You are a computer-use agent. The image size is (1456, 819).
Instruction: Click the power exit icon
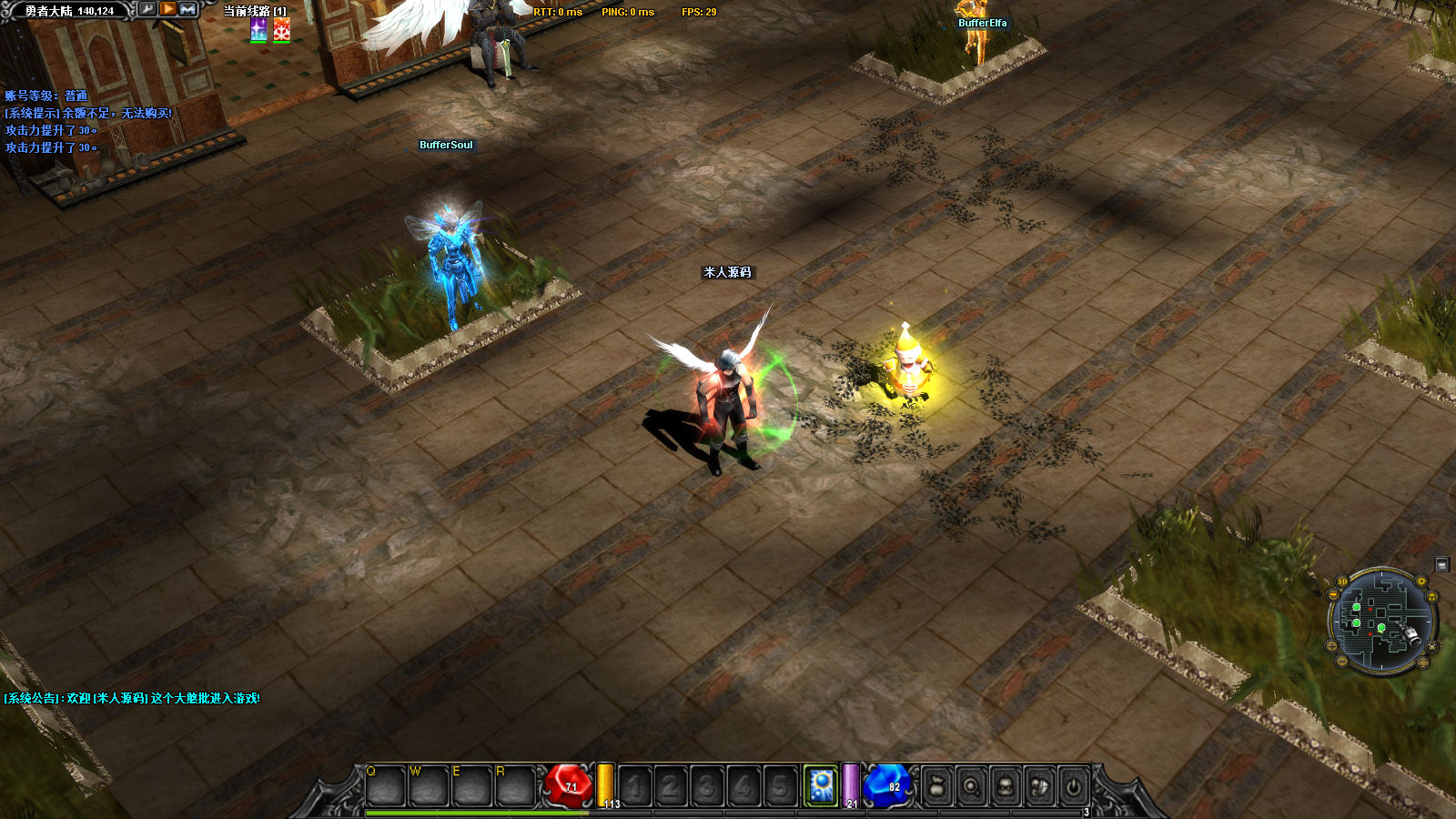pyautogui.click(x=1074, y=786)
